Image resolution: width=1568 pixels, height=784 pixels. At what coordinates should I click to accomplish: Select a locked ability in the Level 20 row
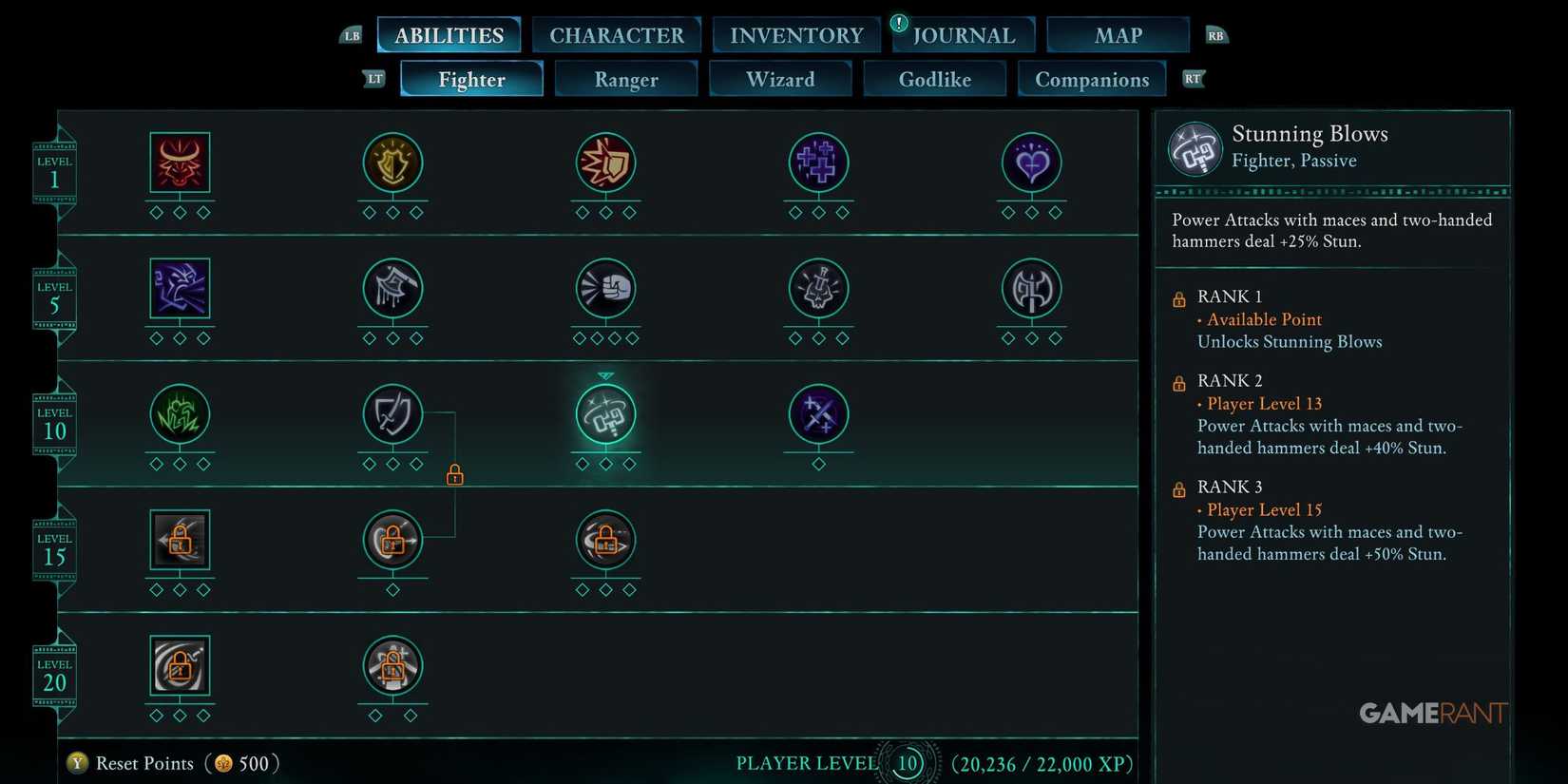click(x=180, y=665)
